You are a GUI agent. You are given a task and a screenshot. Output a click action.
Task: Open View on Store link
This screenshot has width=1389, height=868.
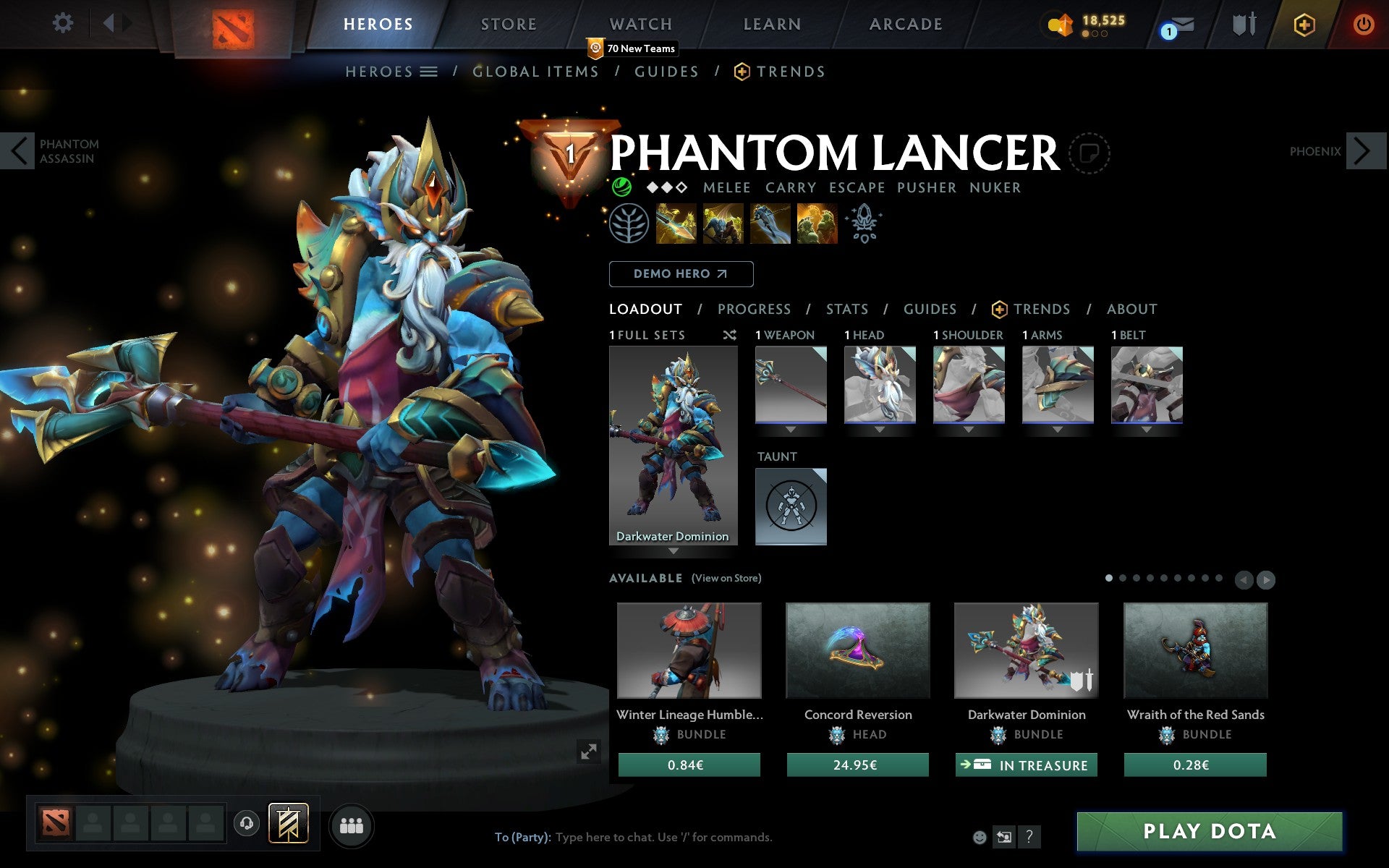[x=726, y=578]
